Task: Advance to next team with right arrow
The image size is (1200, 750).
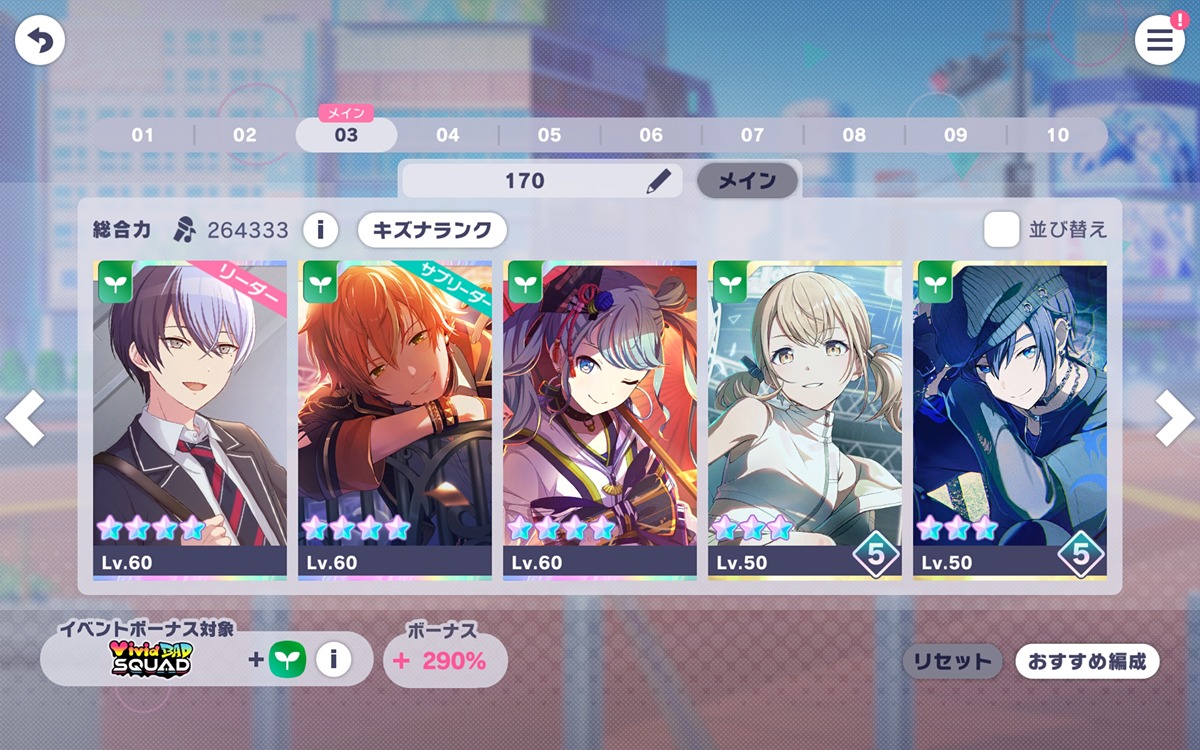Action: [x=1175, y=418]
